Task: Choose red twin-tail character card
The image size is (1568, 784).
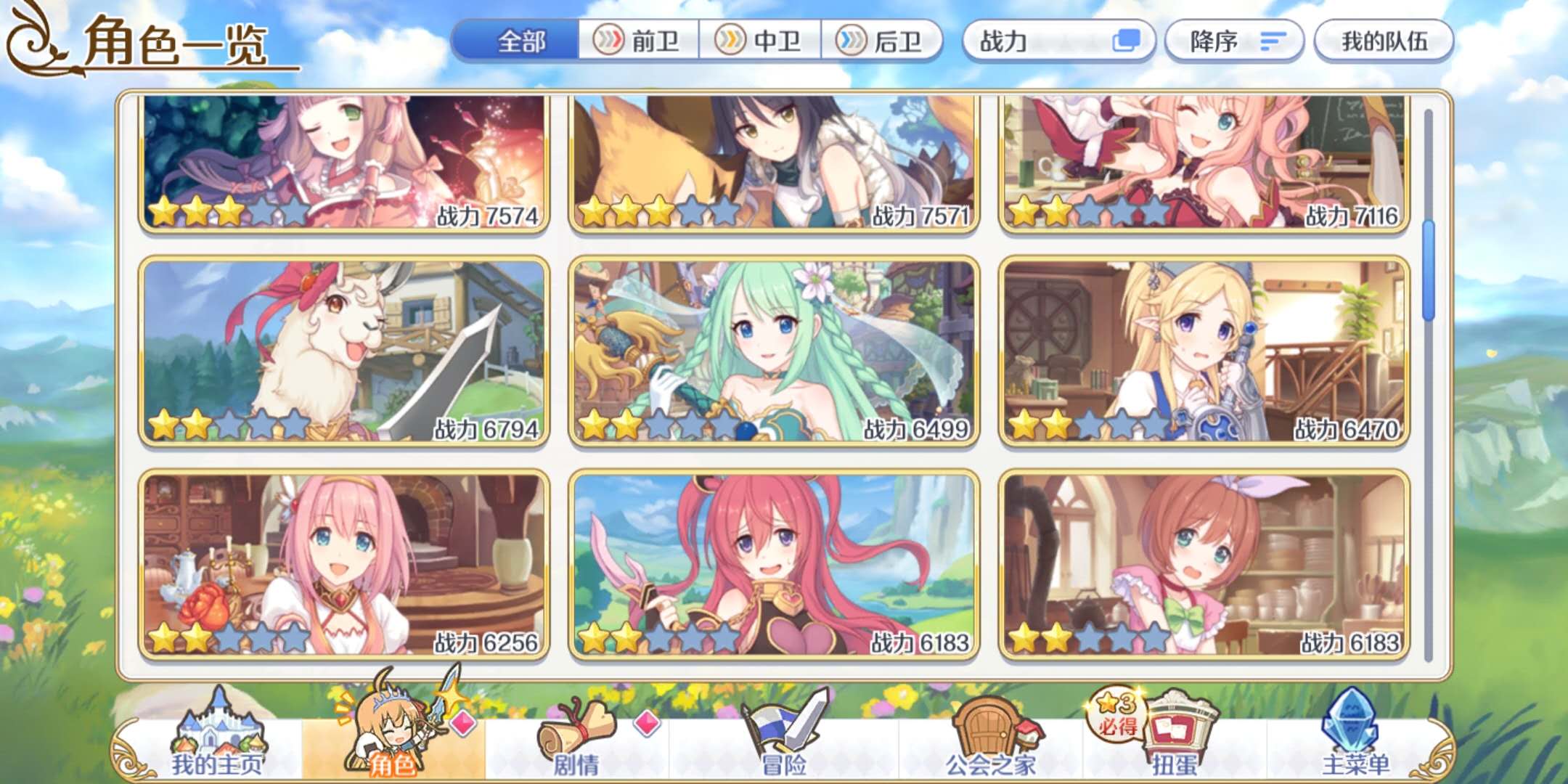Action: 774,565
